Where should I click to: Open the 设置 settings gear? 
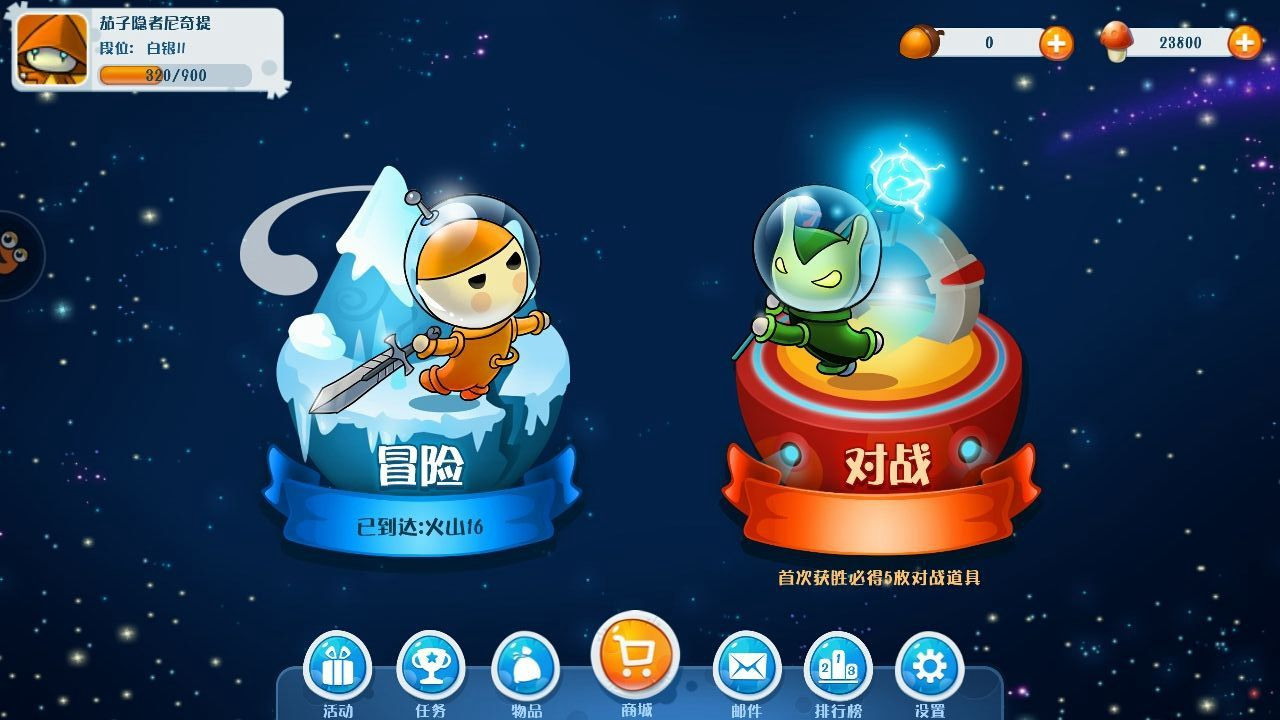click(x=929, y=666)
